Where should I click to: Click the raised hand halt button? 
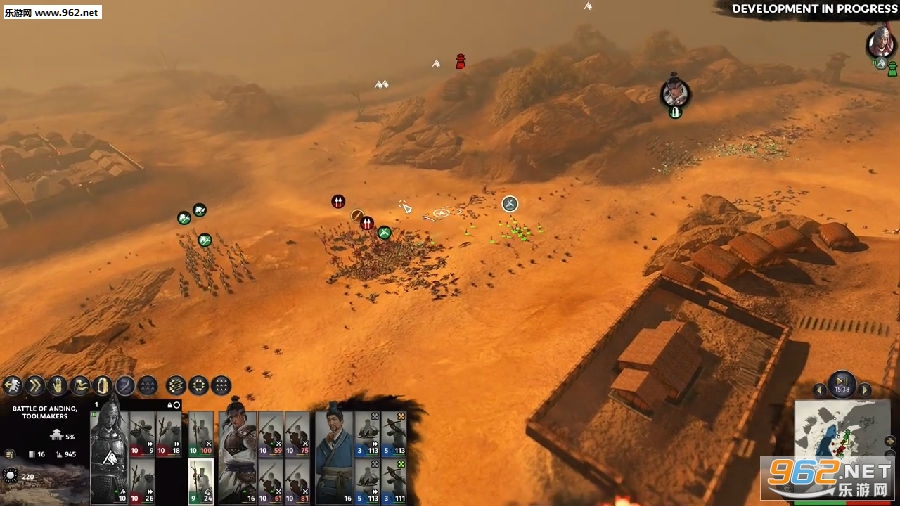(57, 385)
